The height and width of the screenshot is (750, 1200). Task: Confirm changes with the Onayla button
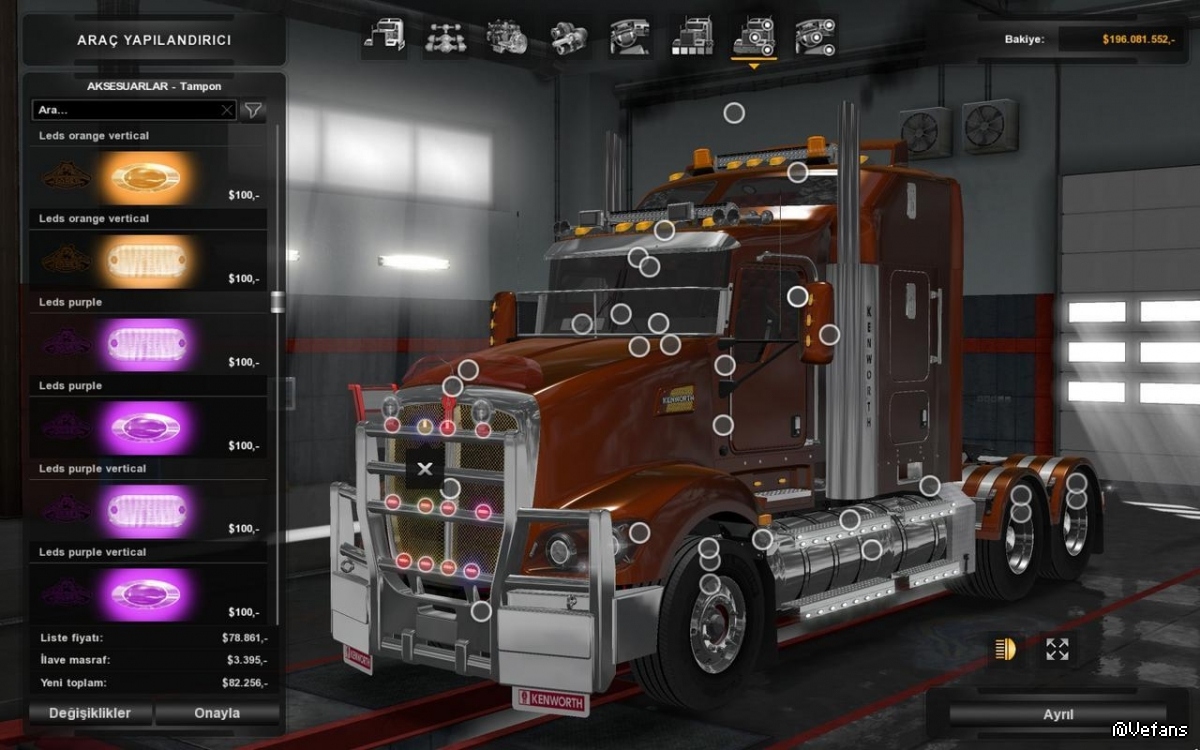(x=217, y=713)
